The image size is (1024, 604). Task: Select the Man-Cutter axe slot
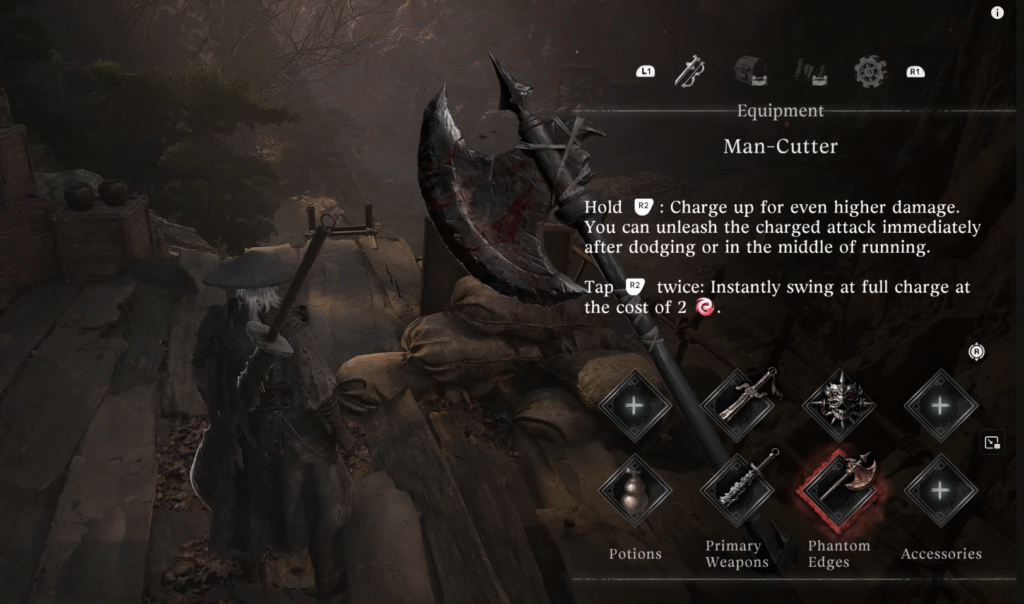(838, 491)
